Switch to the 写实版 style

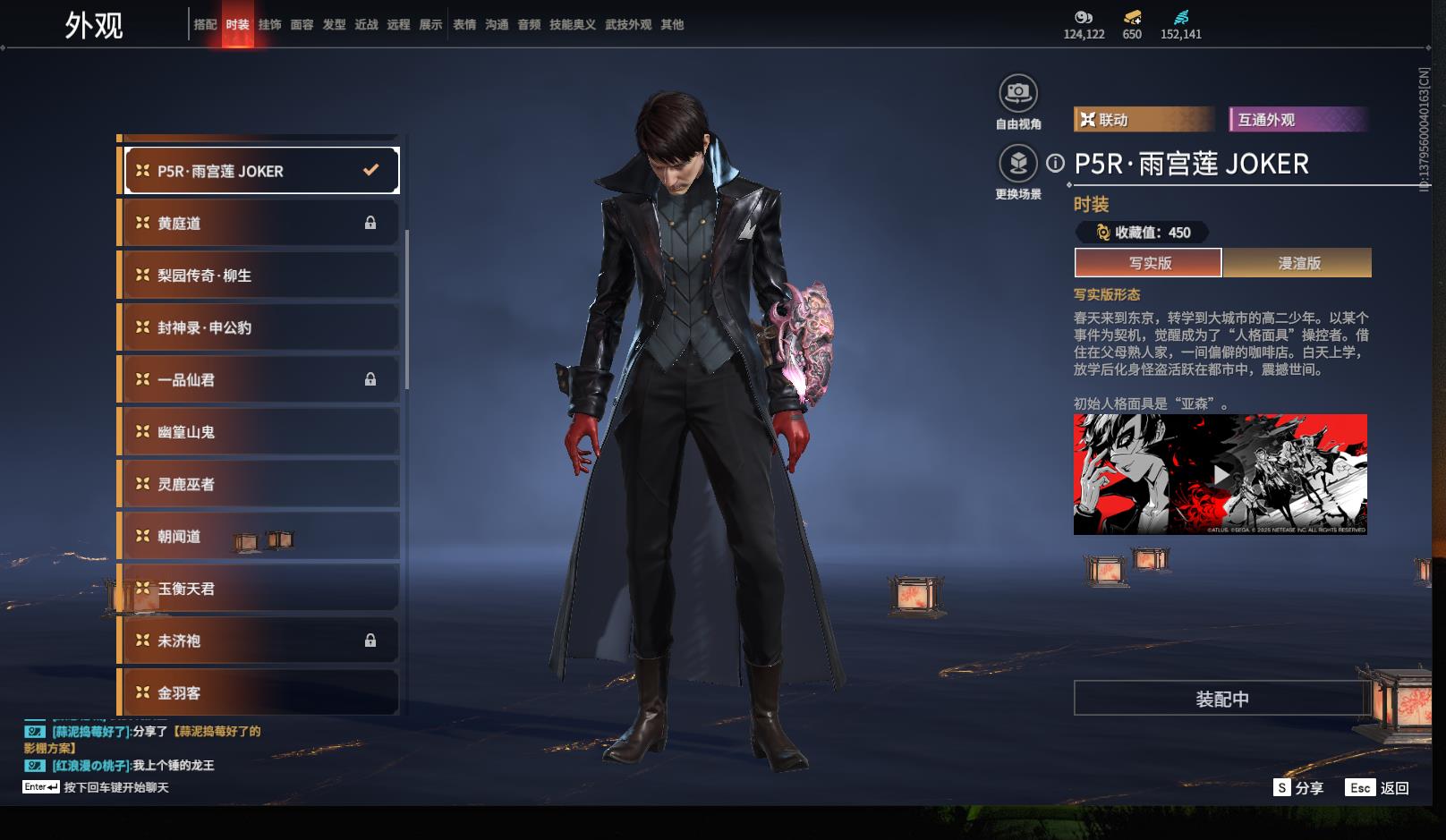(1148, 263)
